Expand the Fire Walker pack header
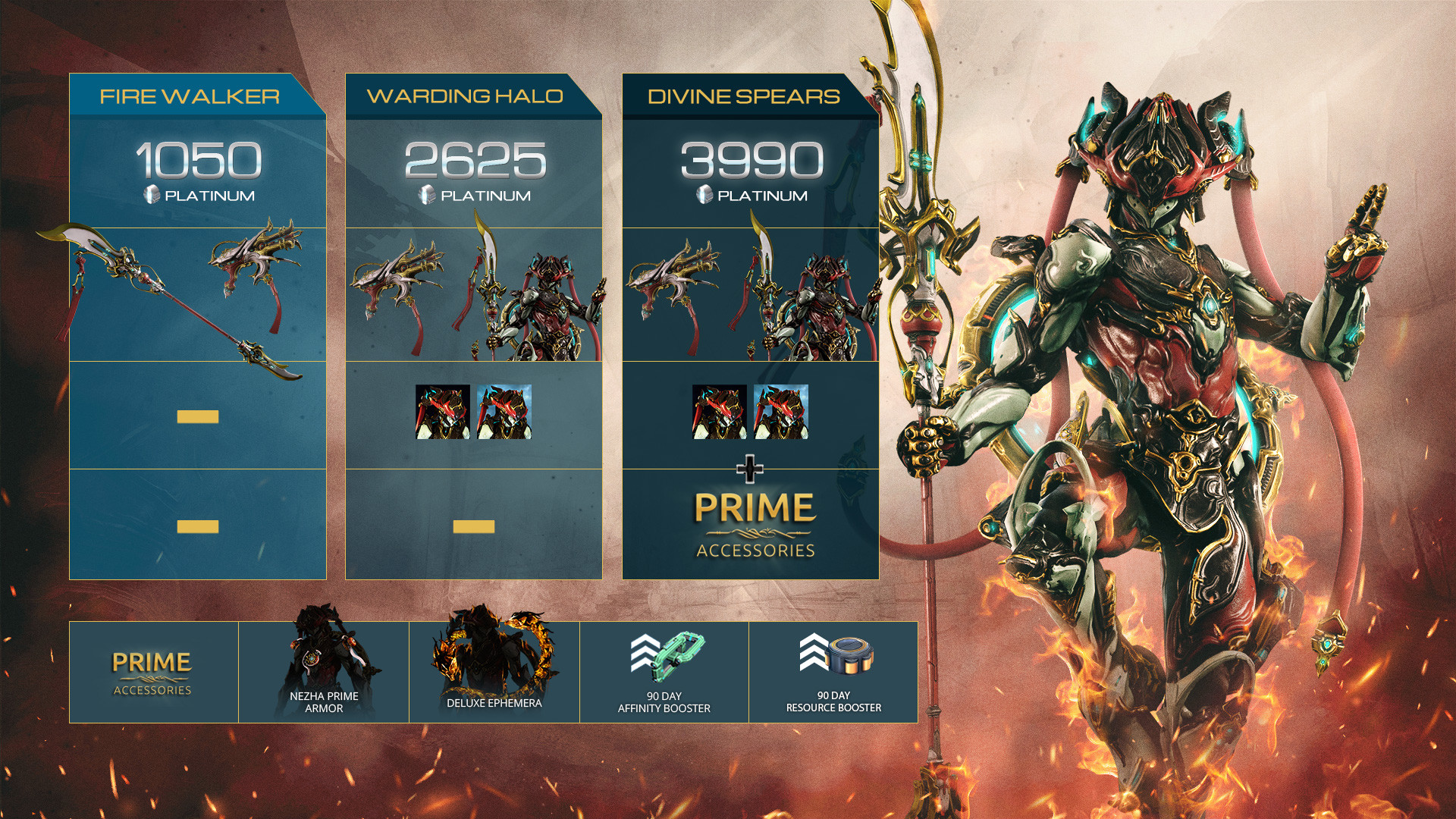 (188, 96)
